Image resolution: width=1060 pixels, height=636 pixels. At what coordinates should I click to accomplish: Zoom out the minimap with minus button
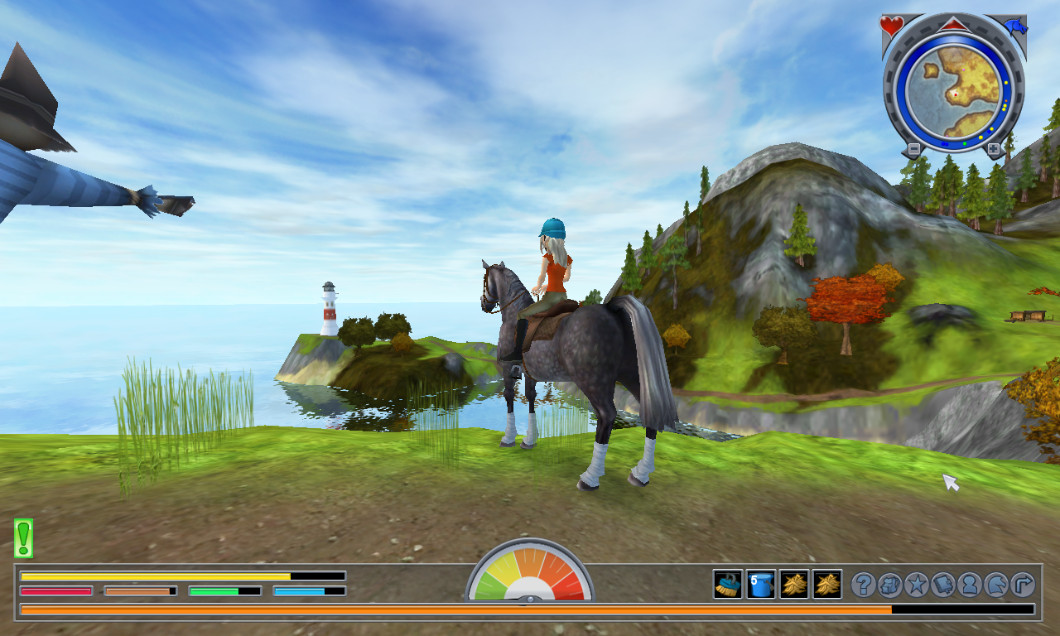(x=912, y=150)
